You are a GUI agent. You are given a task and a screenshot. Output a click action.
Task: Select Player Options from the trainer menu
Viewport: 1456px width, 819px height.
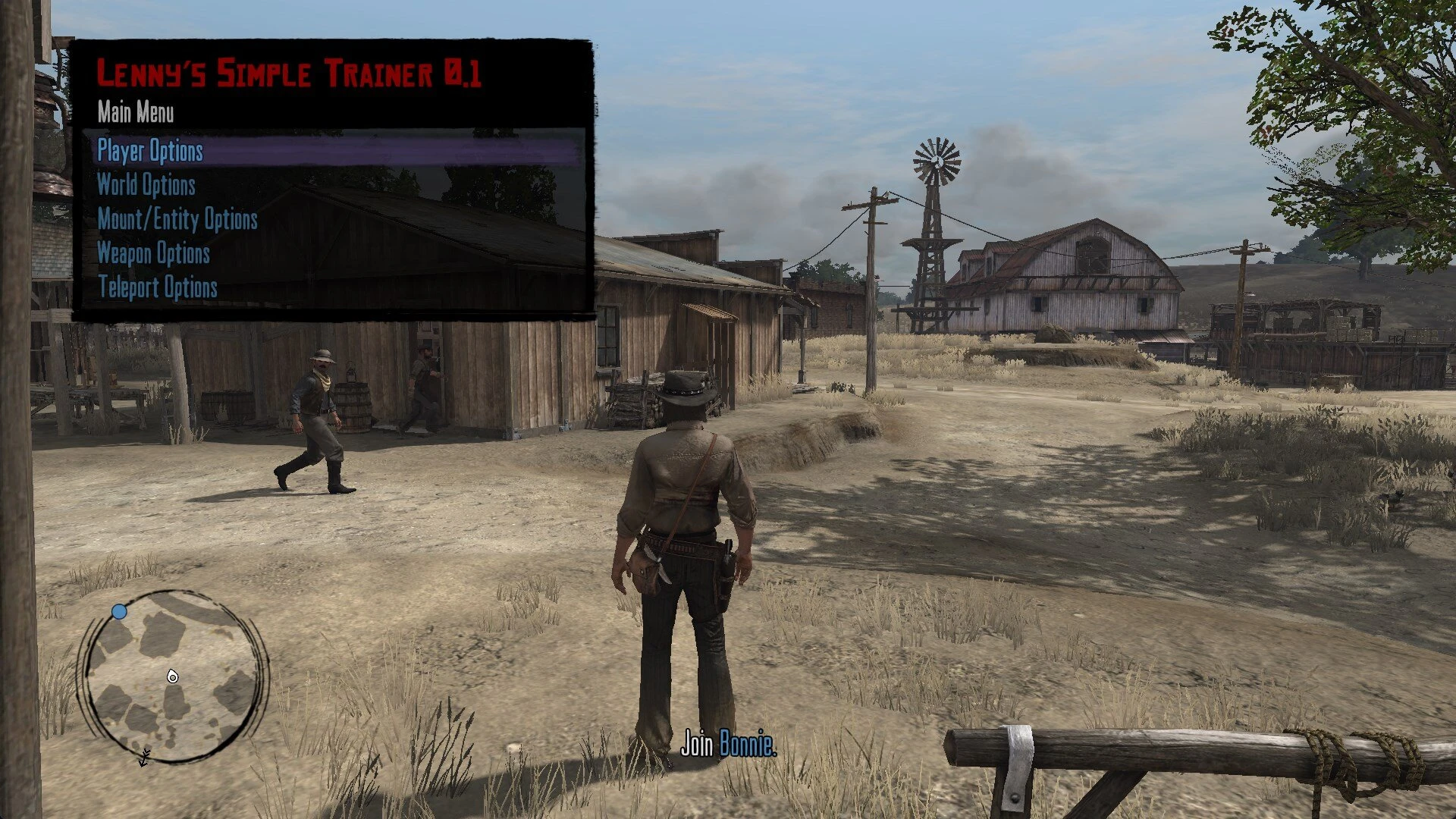(149, 152)
